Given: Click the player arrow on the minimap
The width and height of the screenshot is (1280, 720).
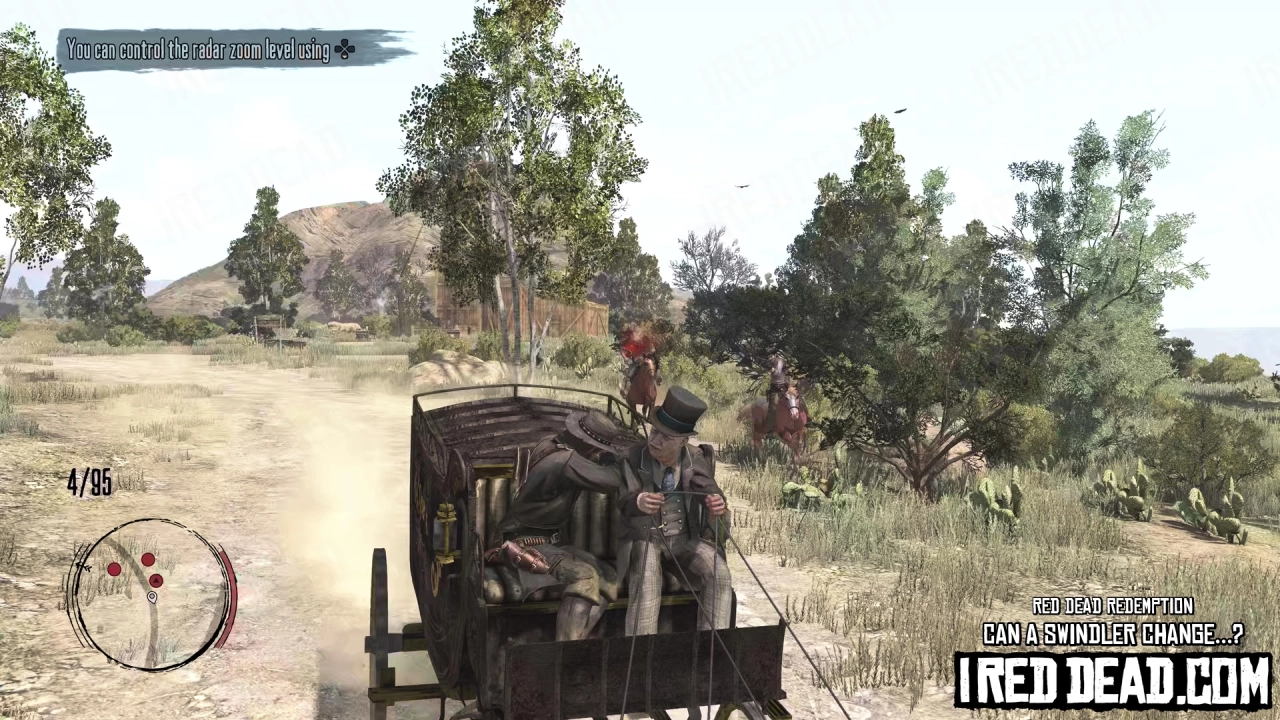Looking at the screenshot, I should [x=156, y=579].
